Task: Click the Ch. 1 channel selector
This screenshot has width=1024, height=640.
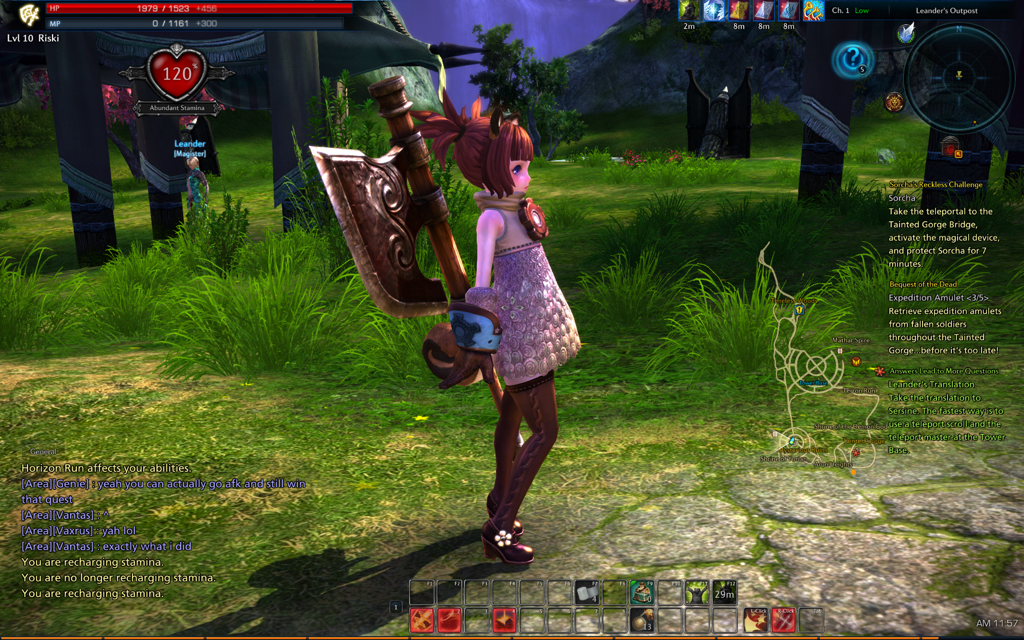Action: pos(841,11)
